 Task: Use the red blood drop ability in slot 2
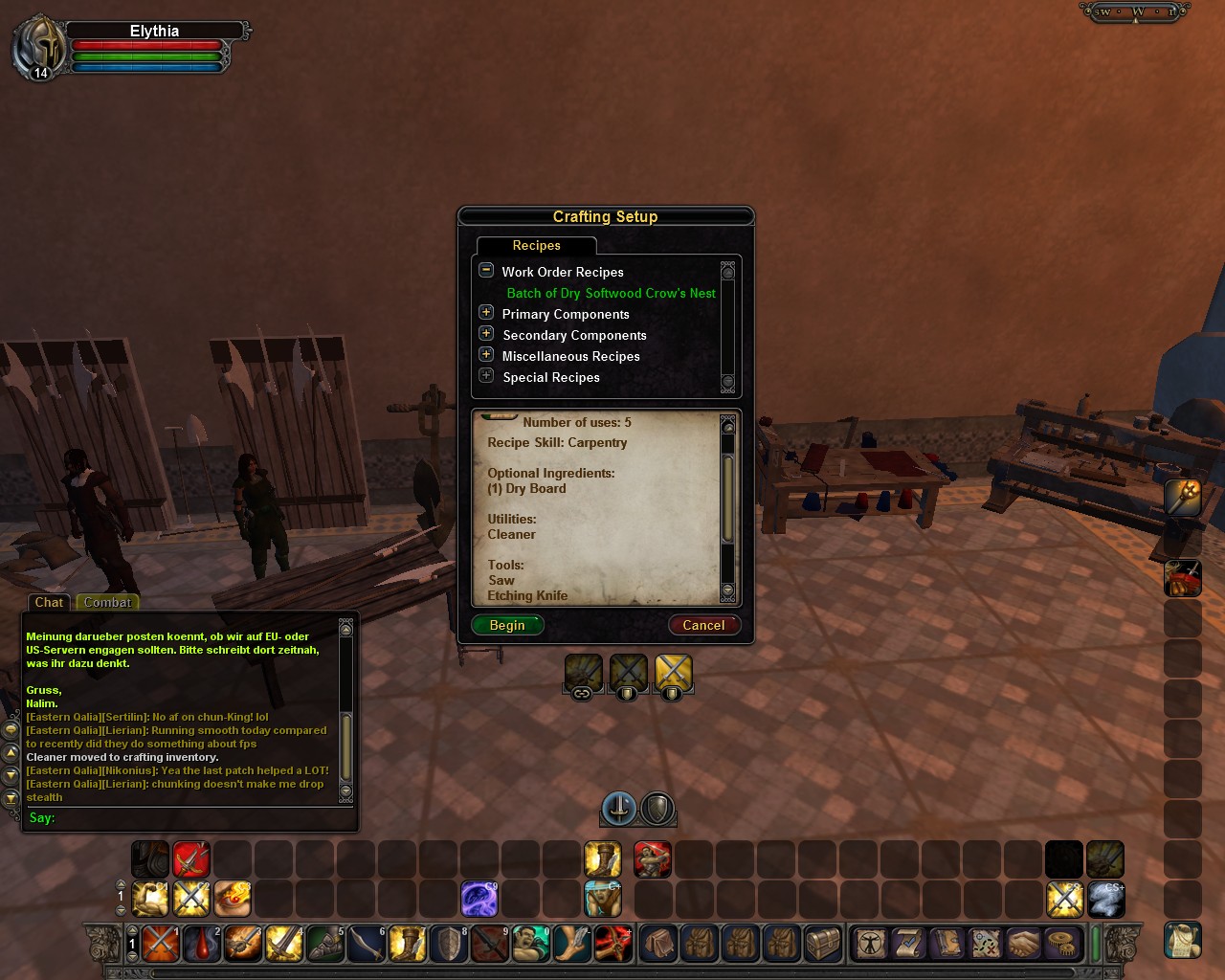click(202, 943)
